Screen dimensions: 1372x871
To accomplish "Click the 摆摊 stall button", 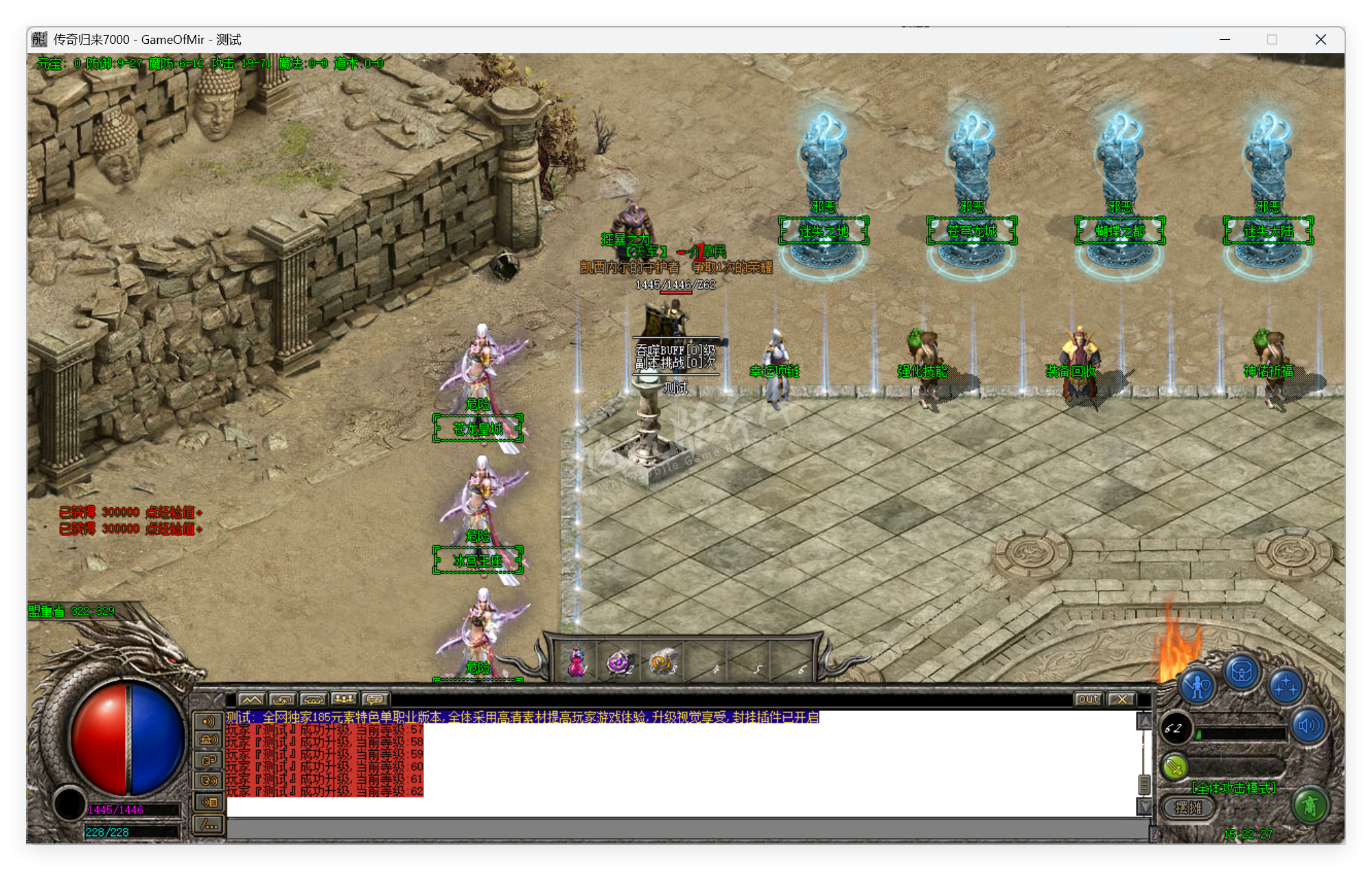I will tap(1189, 806).
